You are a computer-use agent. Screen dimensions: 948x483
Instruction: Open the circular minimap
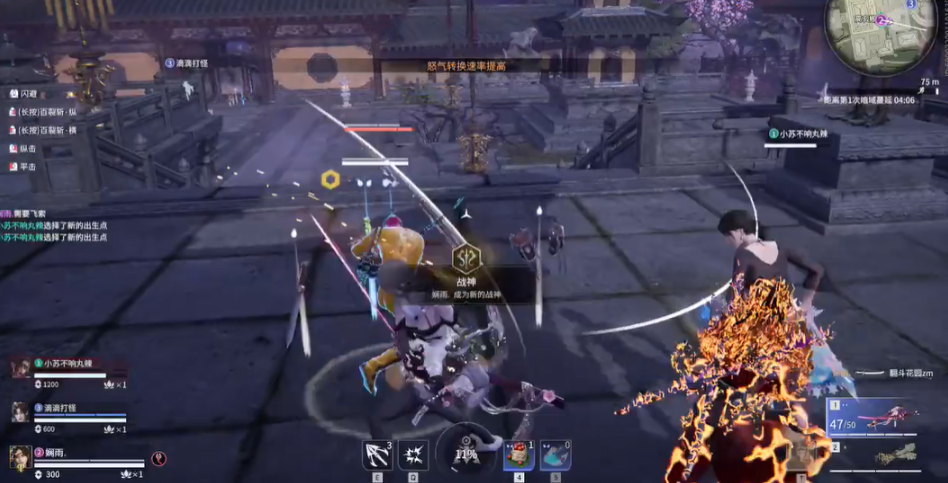(866, 37)
